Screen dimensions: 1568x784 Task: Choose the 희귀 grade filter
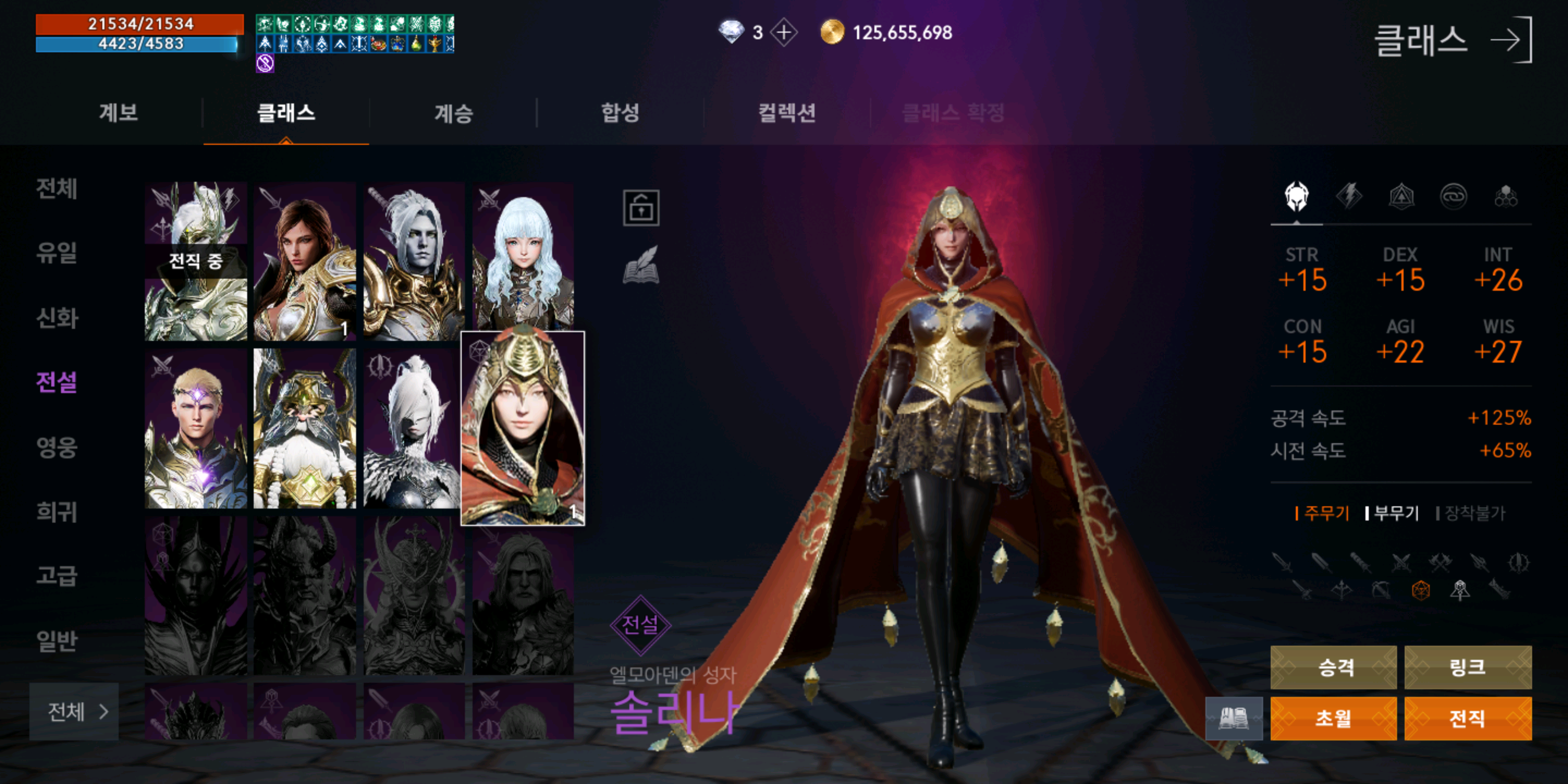(57, 511)
